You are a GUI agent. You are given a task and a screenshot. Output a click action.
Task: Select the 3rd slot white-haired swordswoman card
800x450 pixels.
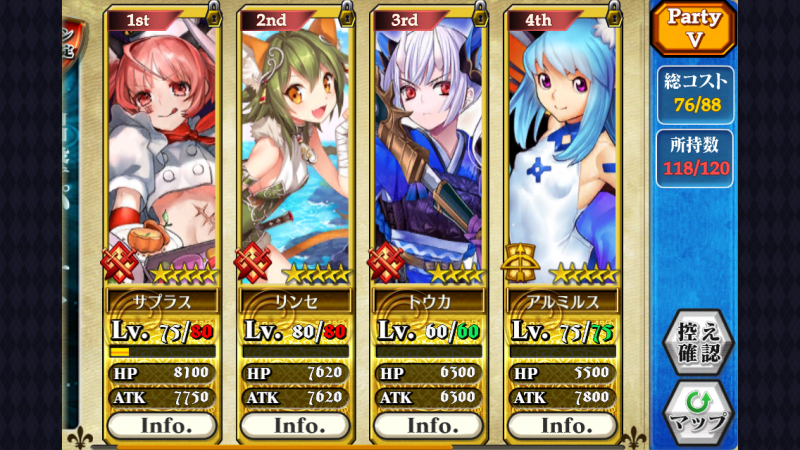[x=429, y=150]
